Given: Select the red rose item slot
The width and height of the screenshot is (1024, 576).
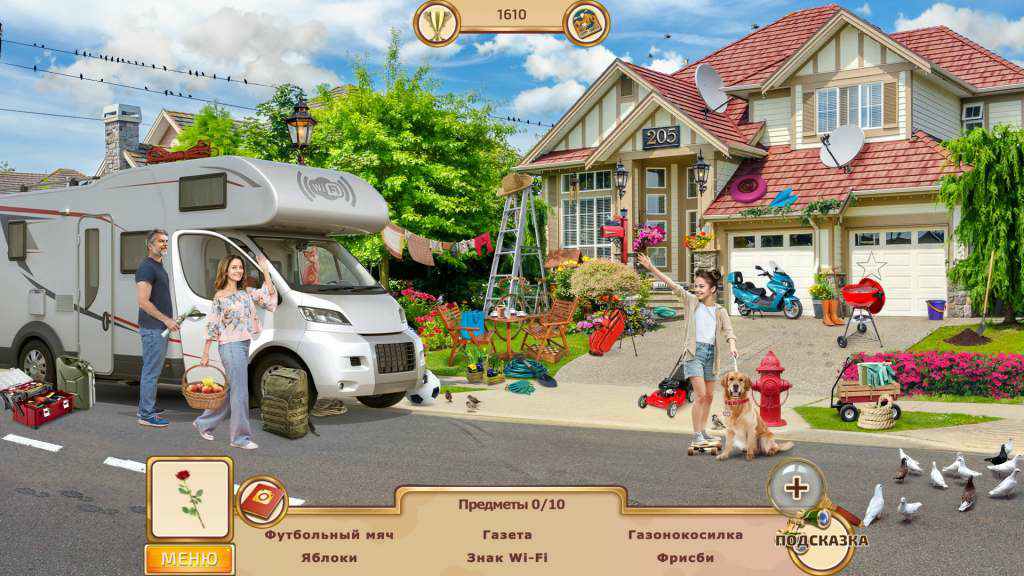Looking at the screenshot, I should tap(190, 499).
